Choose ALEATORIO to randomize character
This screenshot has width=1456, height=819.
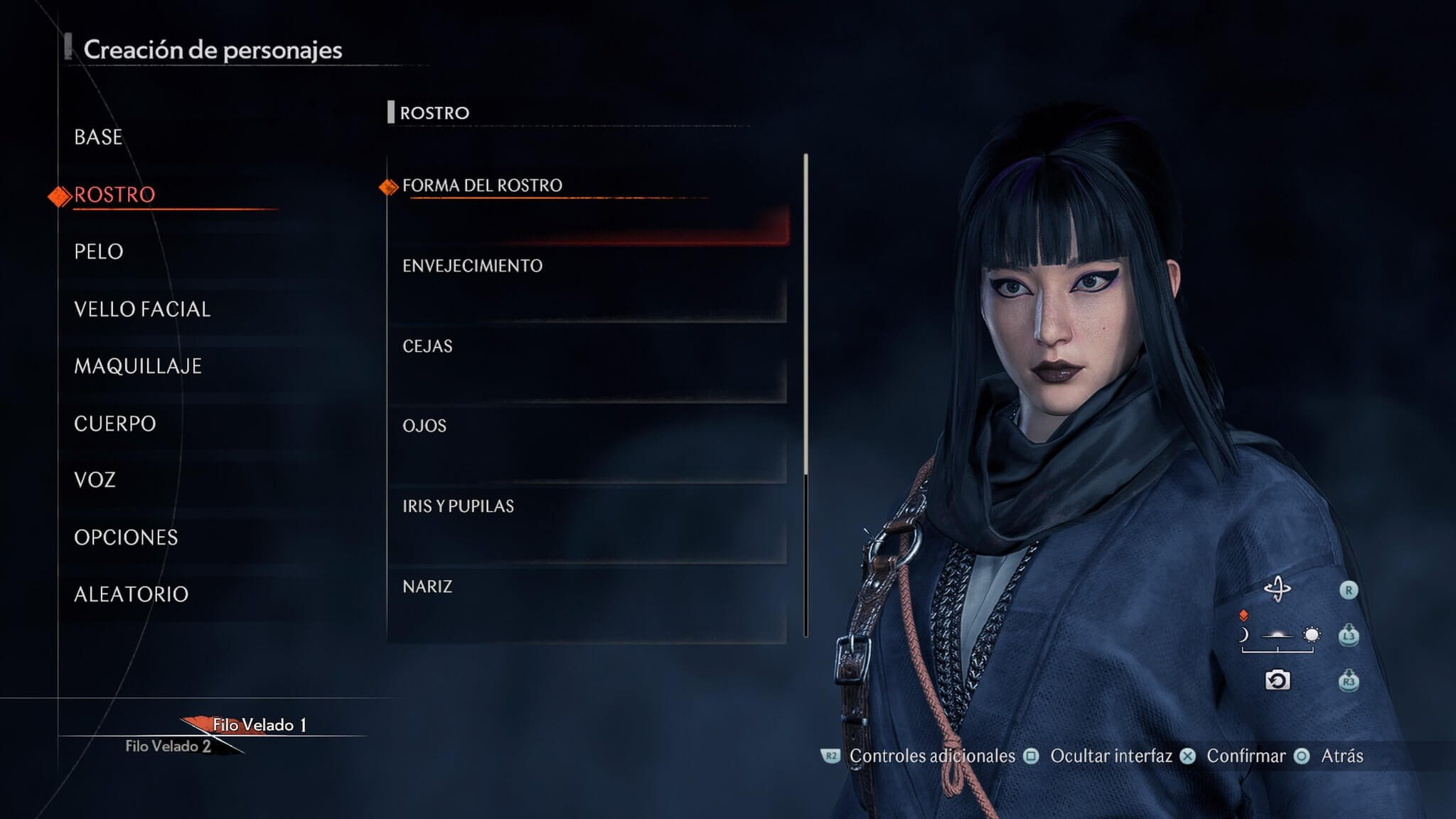[132, 594]
